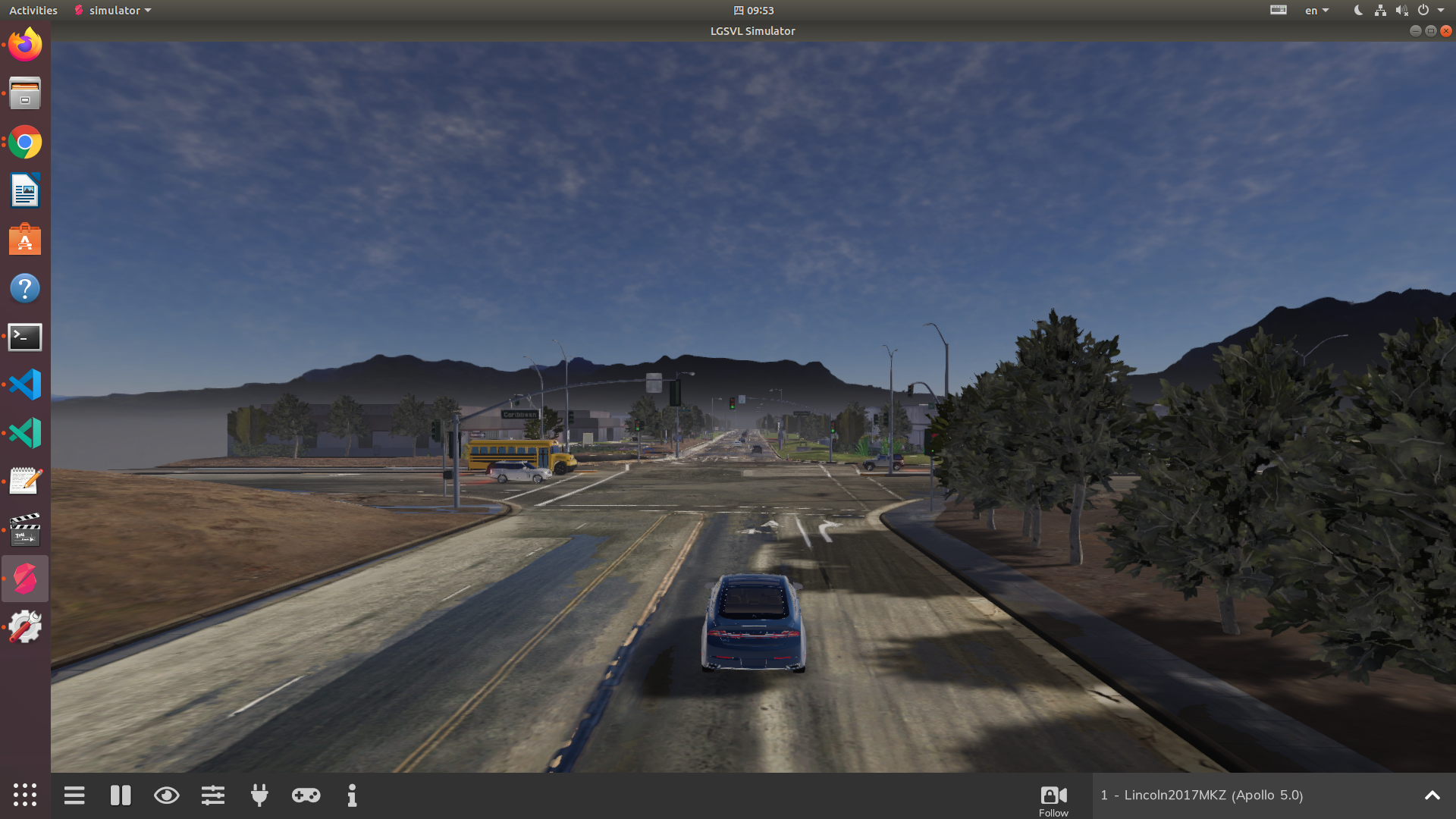This screenshot has width=1456, height=819.
Task: Mute the system volume
Action: 1402,10
